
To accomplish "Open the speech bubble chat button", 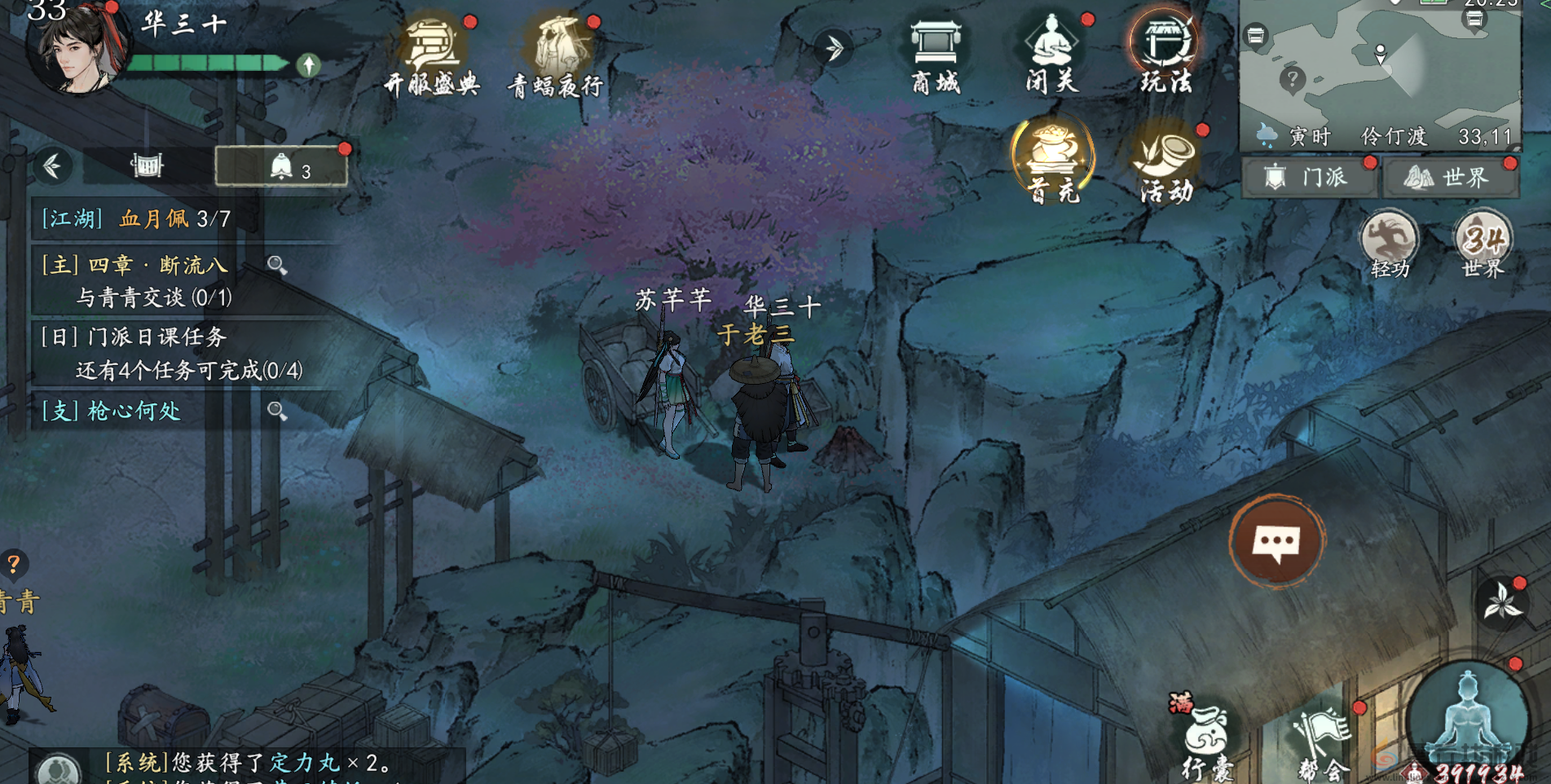I will click(1276, 540).
